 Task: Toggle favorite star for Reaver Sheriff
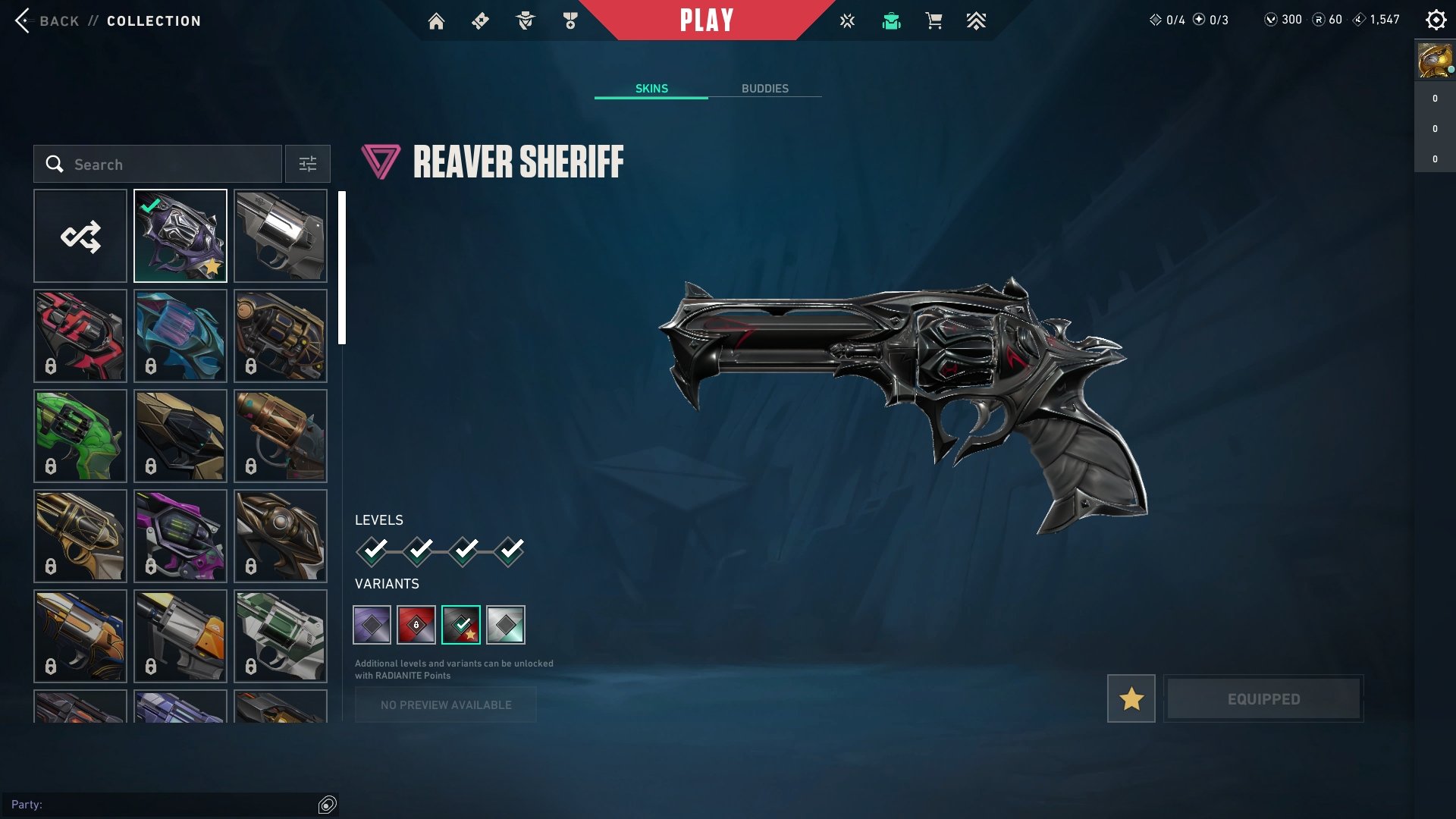[1131, 698]
